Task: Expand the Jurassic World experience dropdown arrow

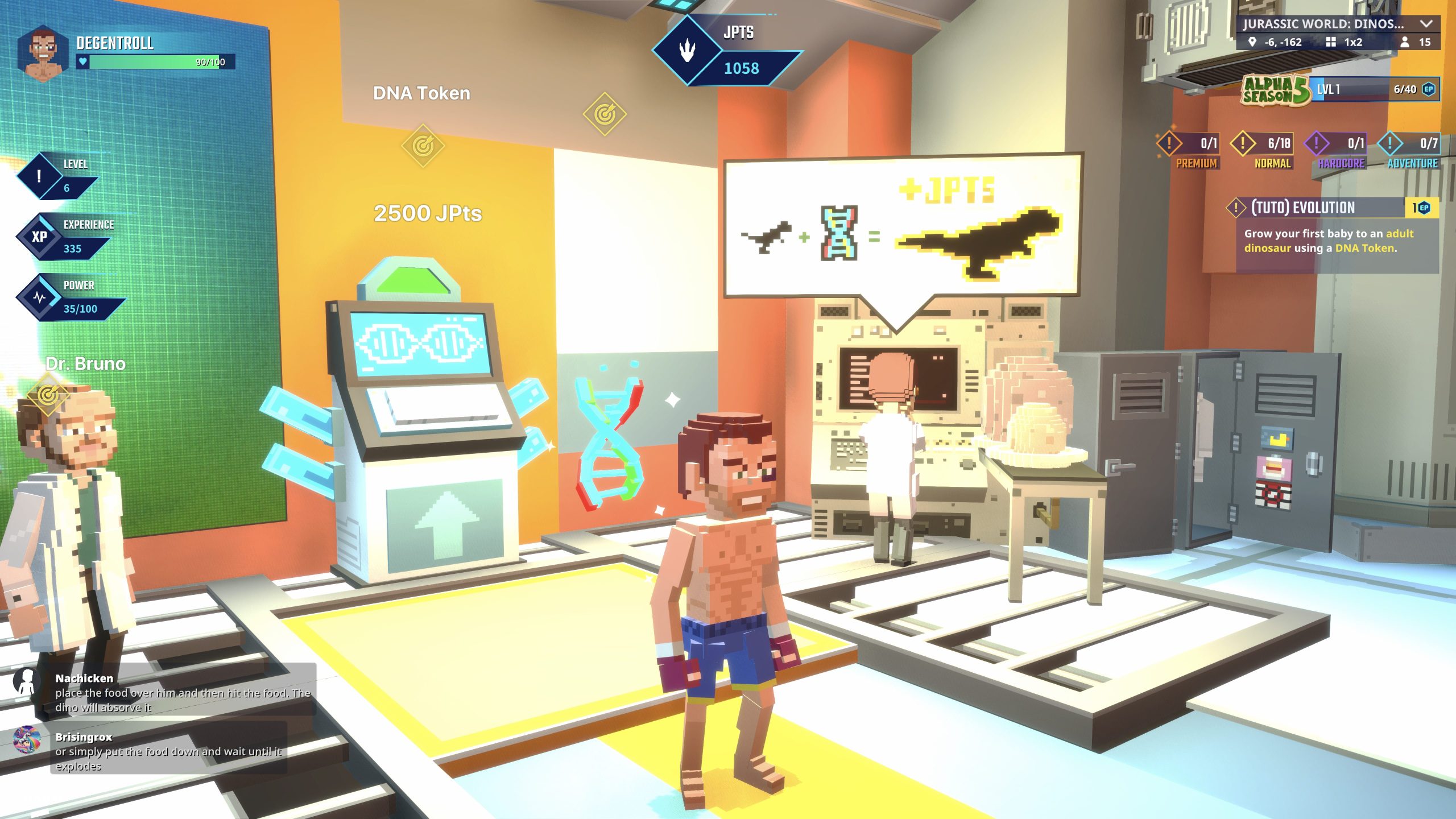Action: [x=1425, y=24]
